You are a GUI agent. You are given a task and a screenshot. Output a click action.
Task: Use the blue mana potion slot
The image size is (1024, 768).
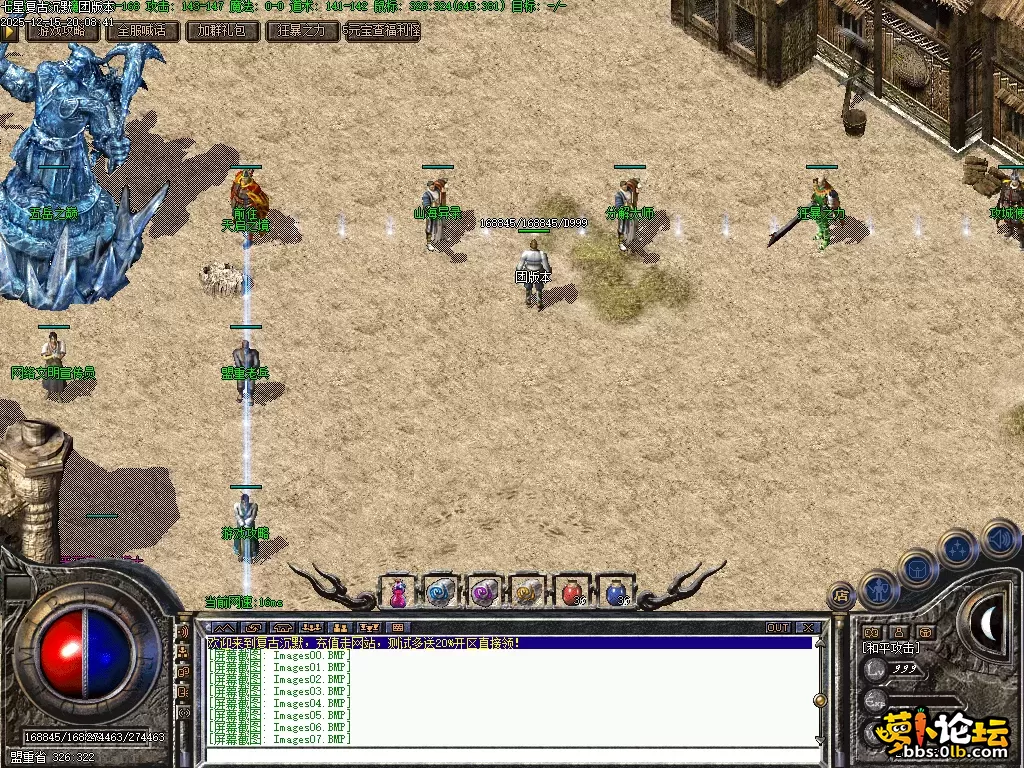(616, 593)
